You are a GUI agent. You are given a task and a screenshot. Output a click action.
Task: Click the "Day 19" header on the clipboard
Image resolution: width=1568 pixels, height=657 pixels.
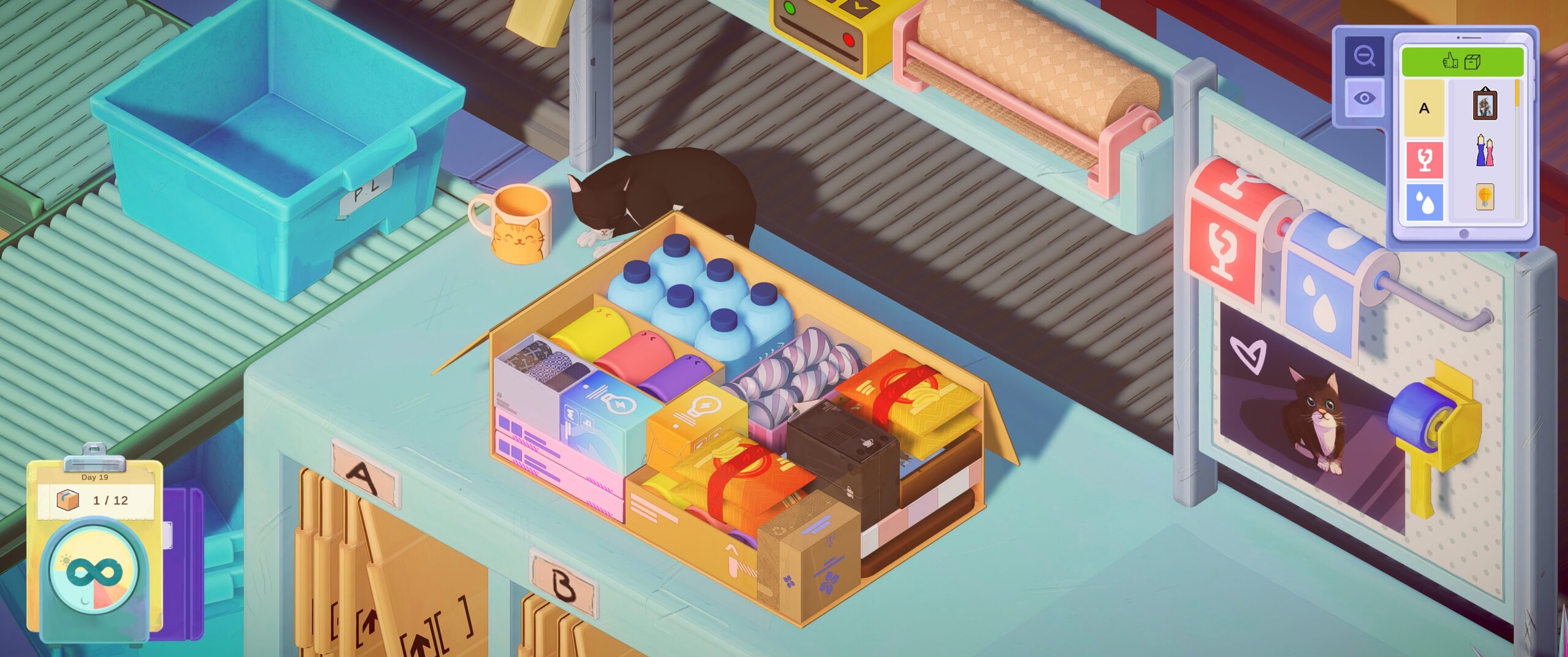[x=94, y=477]
